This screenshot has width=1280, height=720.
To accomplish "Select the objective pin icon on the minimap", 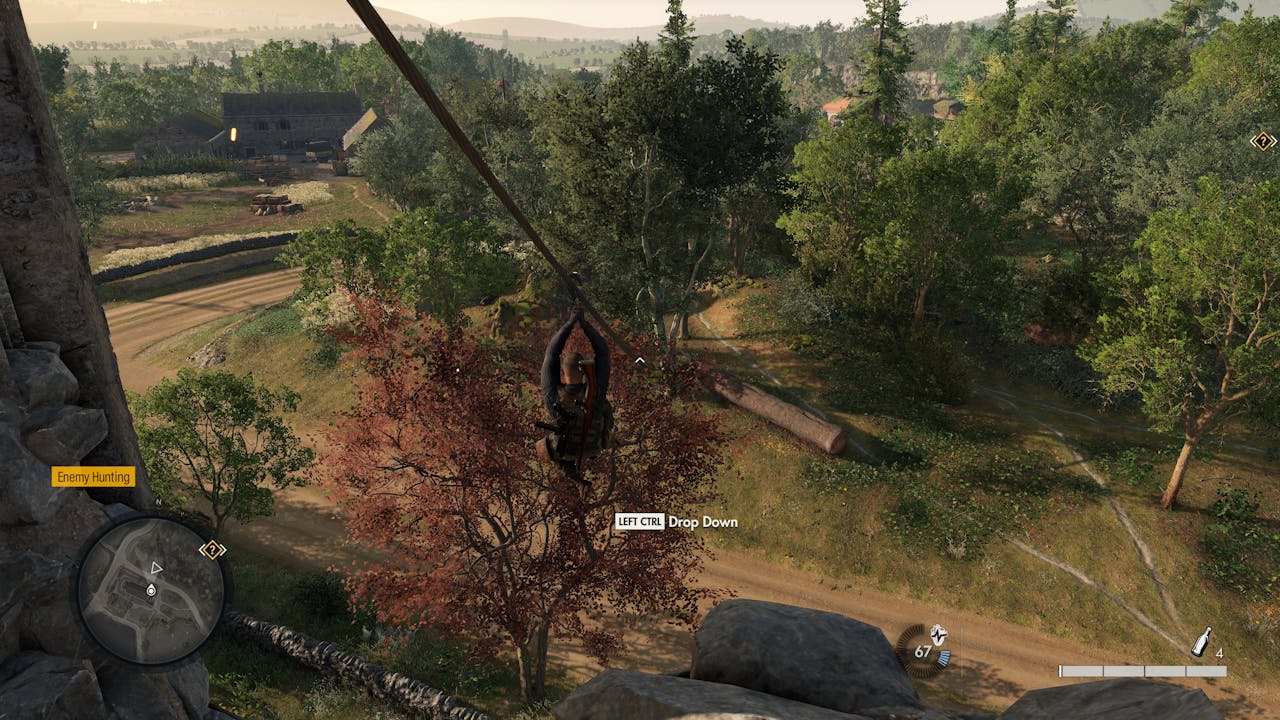I will (150, 589).
